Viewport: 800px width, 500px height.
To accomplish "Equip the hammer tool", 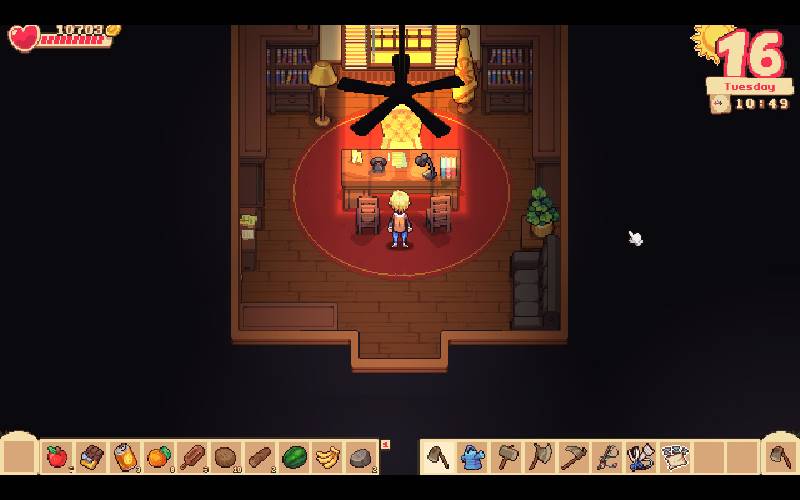I will [x=507, y=457].
